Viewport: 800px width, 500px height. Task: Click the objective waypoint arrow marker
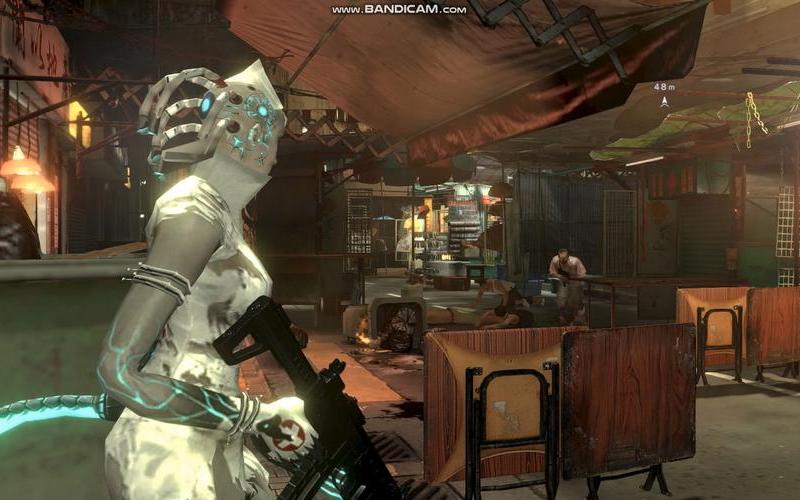[x=664, y=101]
